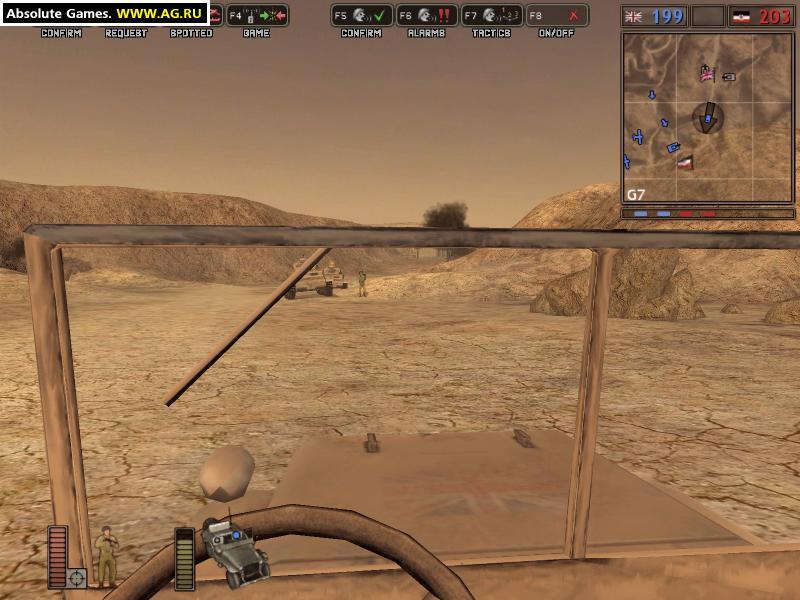Image resolution: width=800 pixels, height=600 pixels.
Task: Open the F6 Alarms radio menu
Action: point(427,15)
